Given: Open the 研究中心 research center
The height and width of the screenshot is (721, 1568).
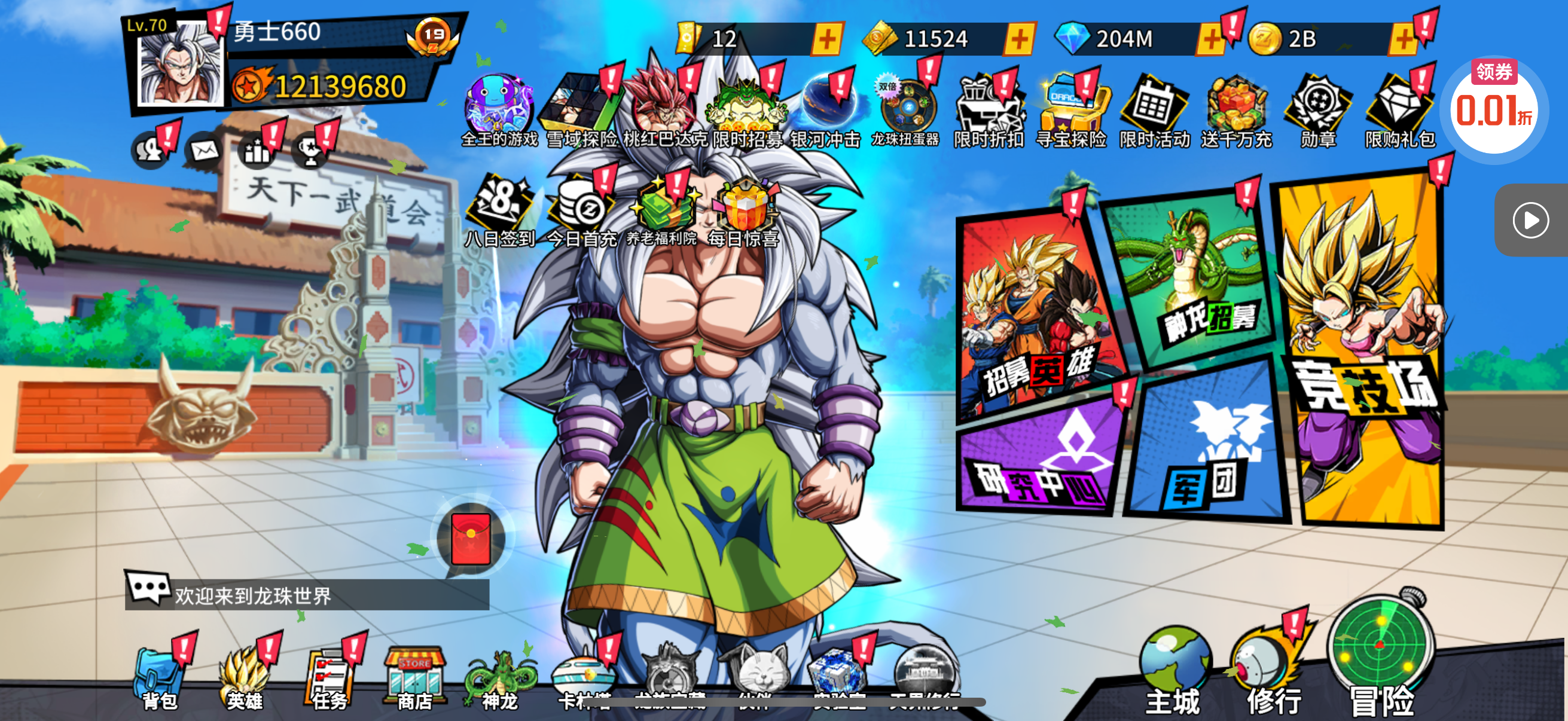Looking at the screenshot, I should coord(1038,459).
